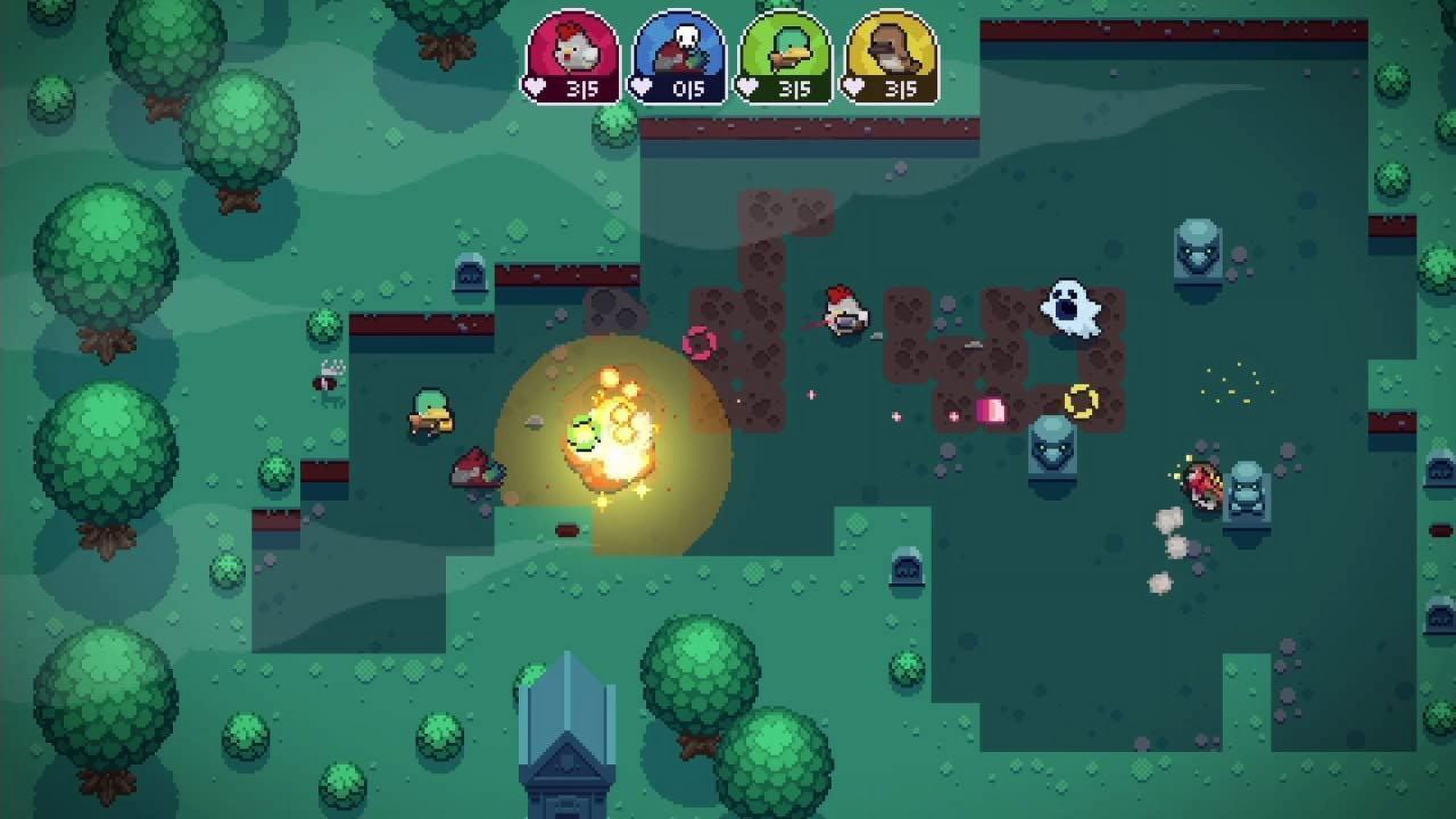Select the platypus player portrait
1456x819 pixels.
pos(887,48)
